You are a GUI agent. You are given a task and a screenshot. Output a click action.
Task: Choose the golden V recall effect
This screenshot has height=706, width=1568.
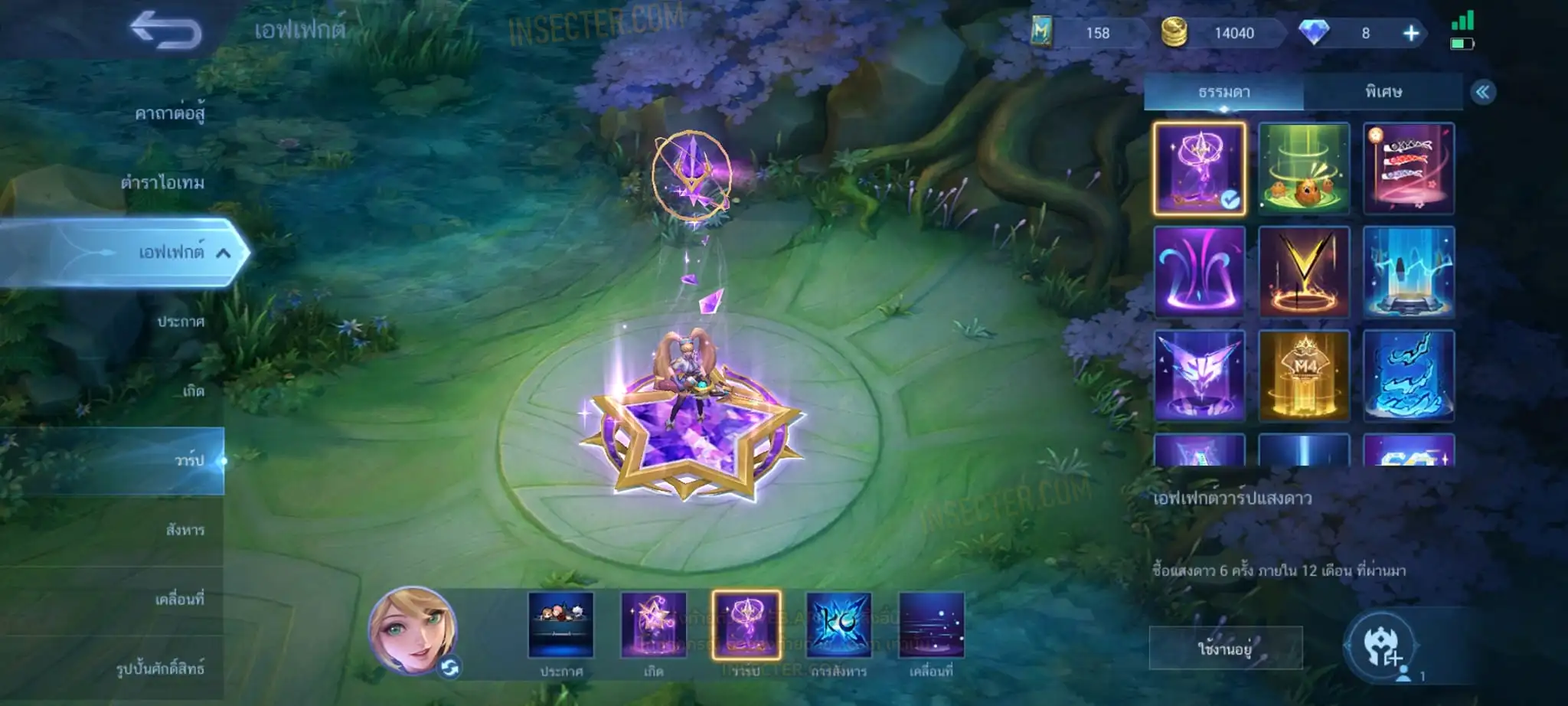tap(1304, 272)
